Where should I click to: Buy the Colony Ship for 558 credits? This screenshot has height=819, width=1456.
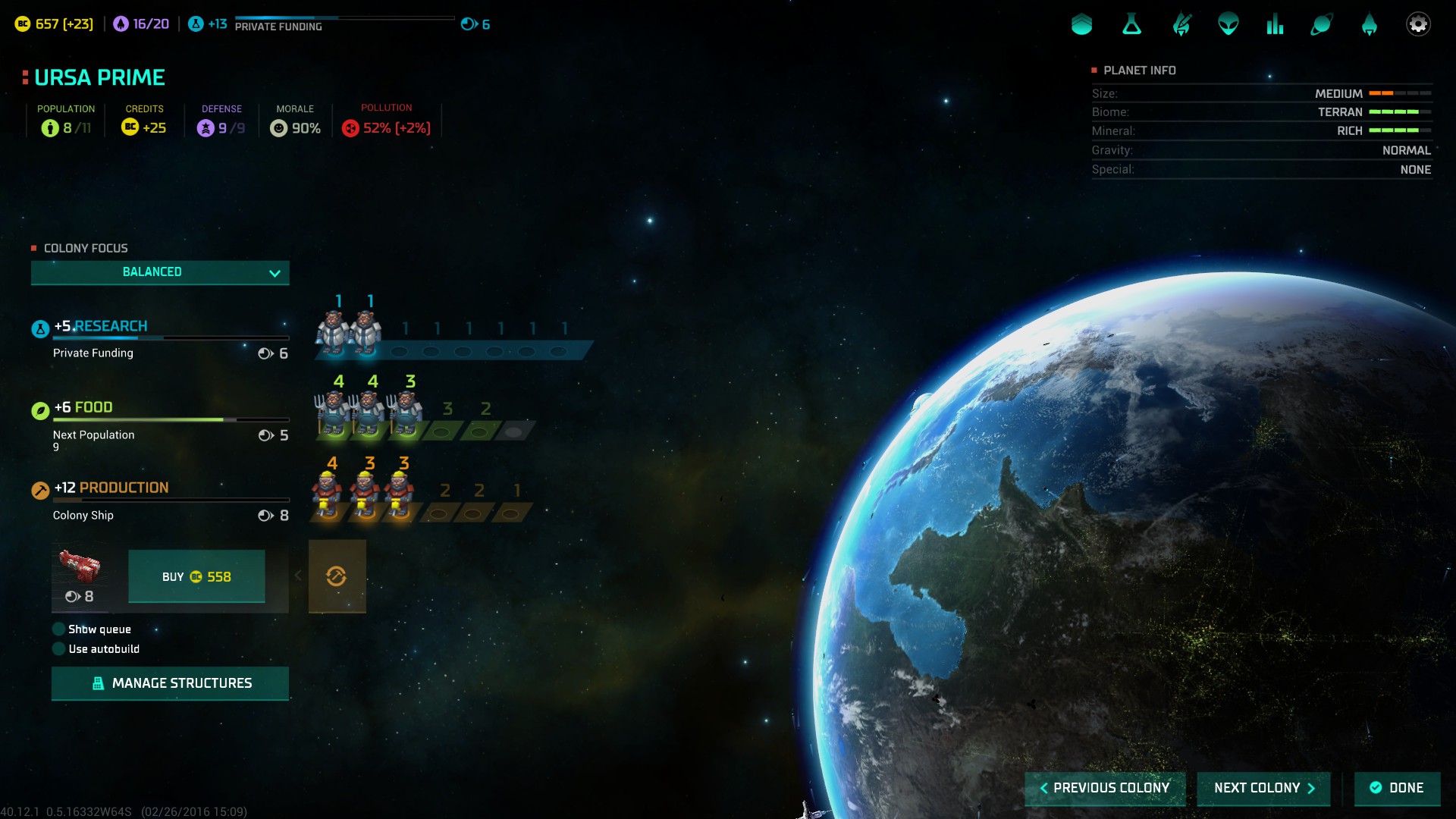click(196, 577)
